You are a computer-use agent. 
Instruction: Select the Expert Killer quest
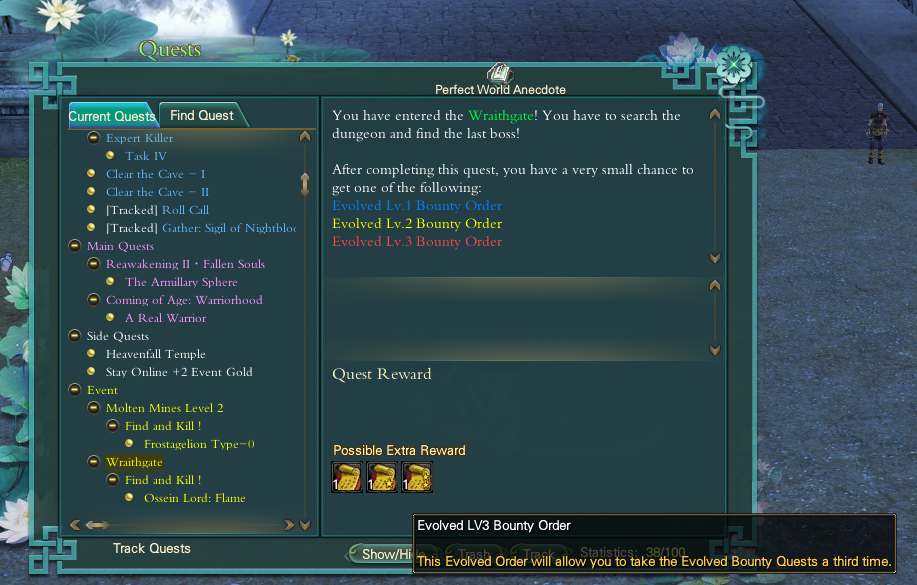pos(139,138)
